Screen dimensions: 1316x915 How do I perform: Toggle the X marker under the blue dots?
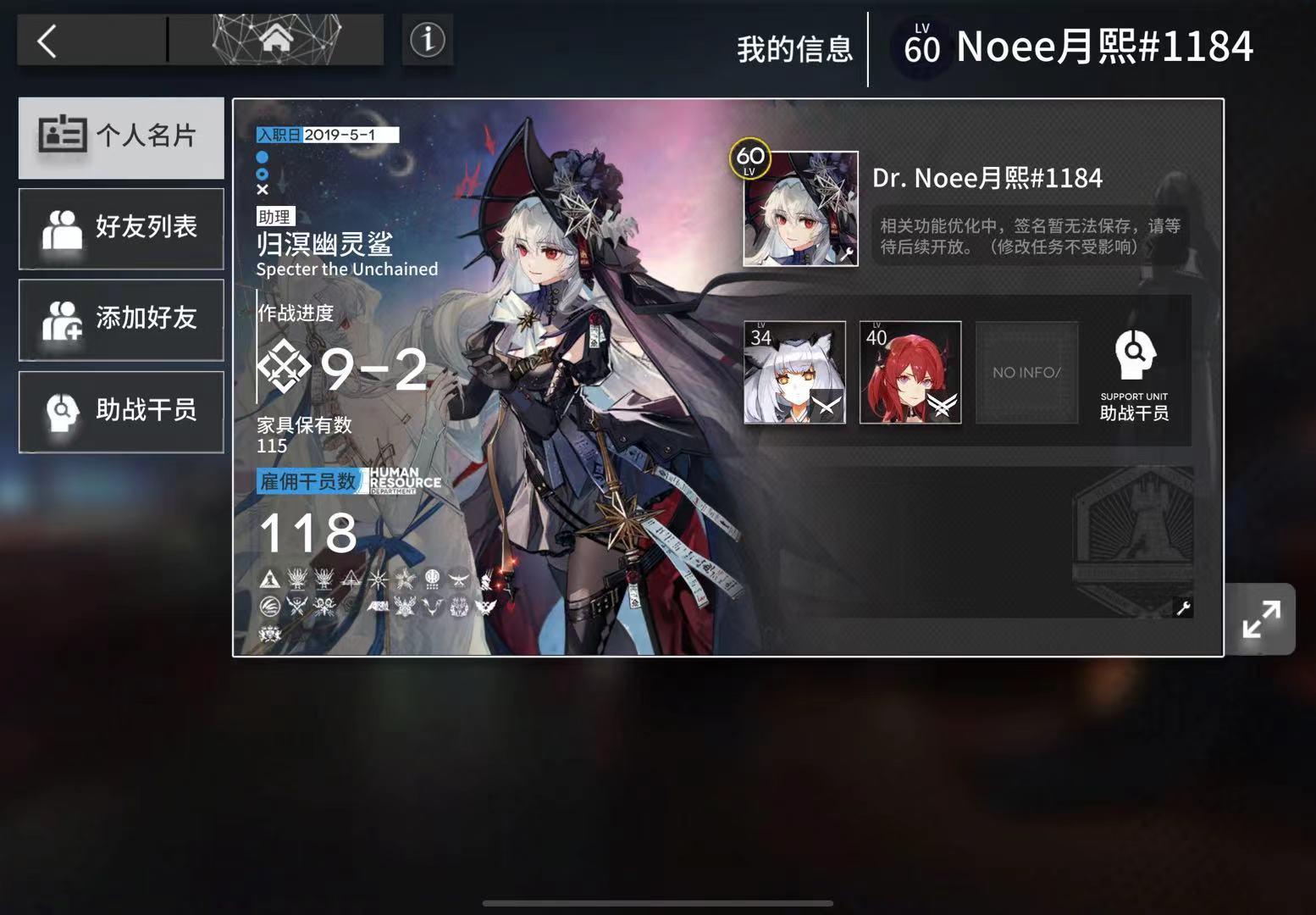pos(261,190)
